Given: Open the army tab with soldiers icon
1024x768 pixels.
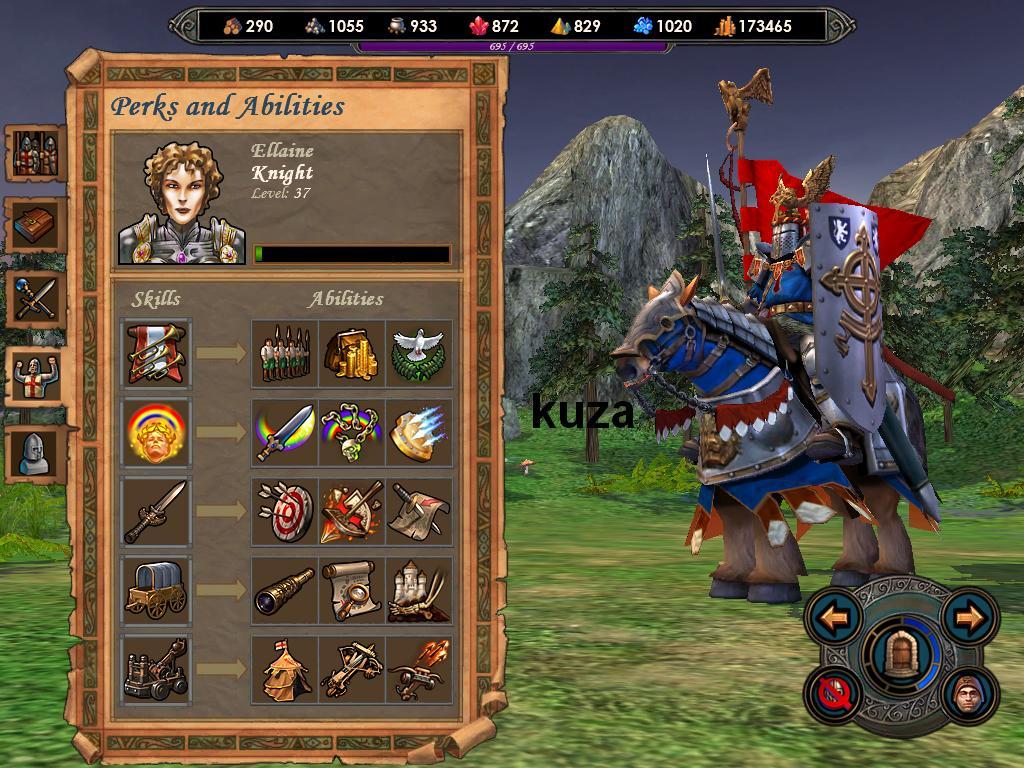Looking at the screenshot, I should (36, 153).
